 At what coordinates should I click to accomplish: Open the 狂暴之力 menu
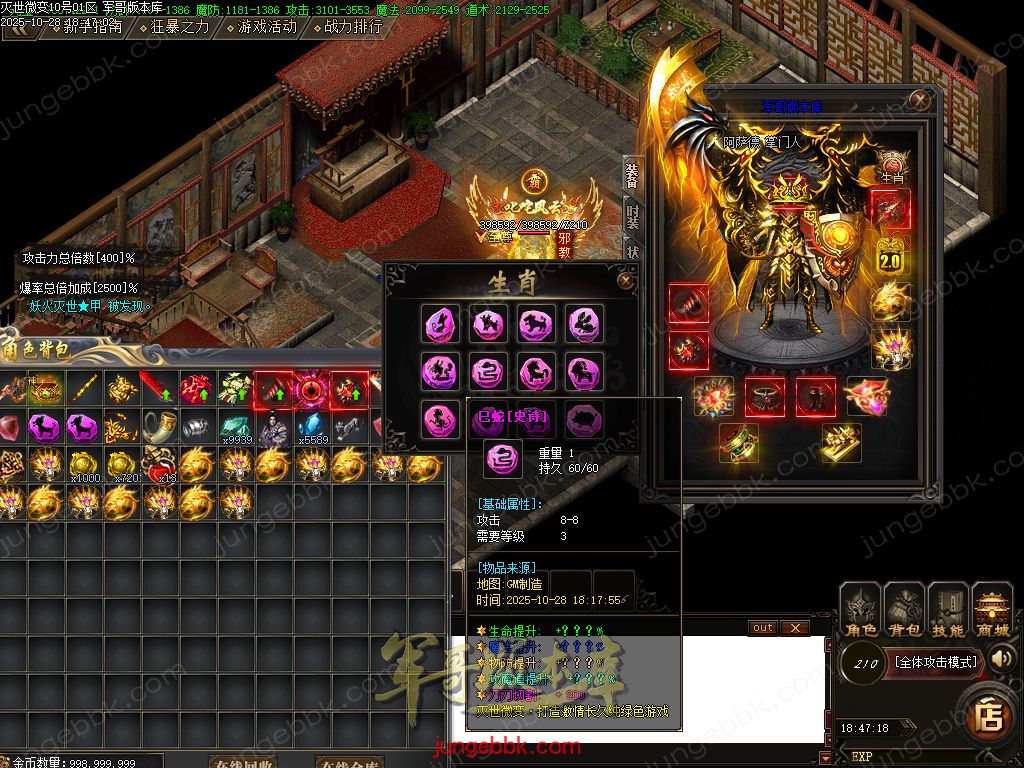[x=180, y=27]
